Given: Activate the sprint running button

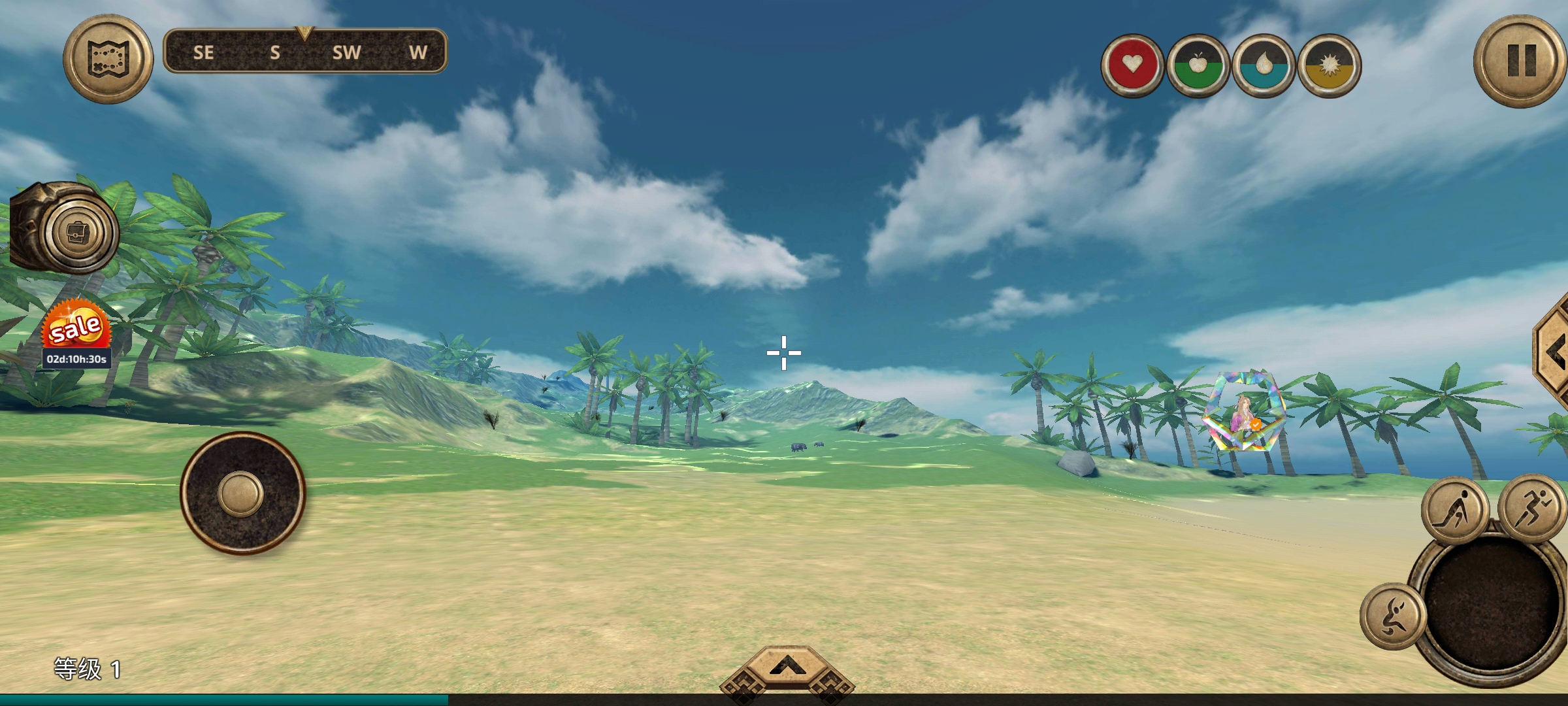Looking at the screenshot, I should (1531, 508).
